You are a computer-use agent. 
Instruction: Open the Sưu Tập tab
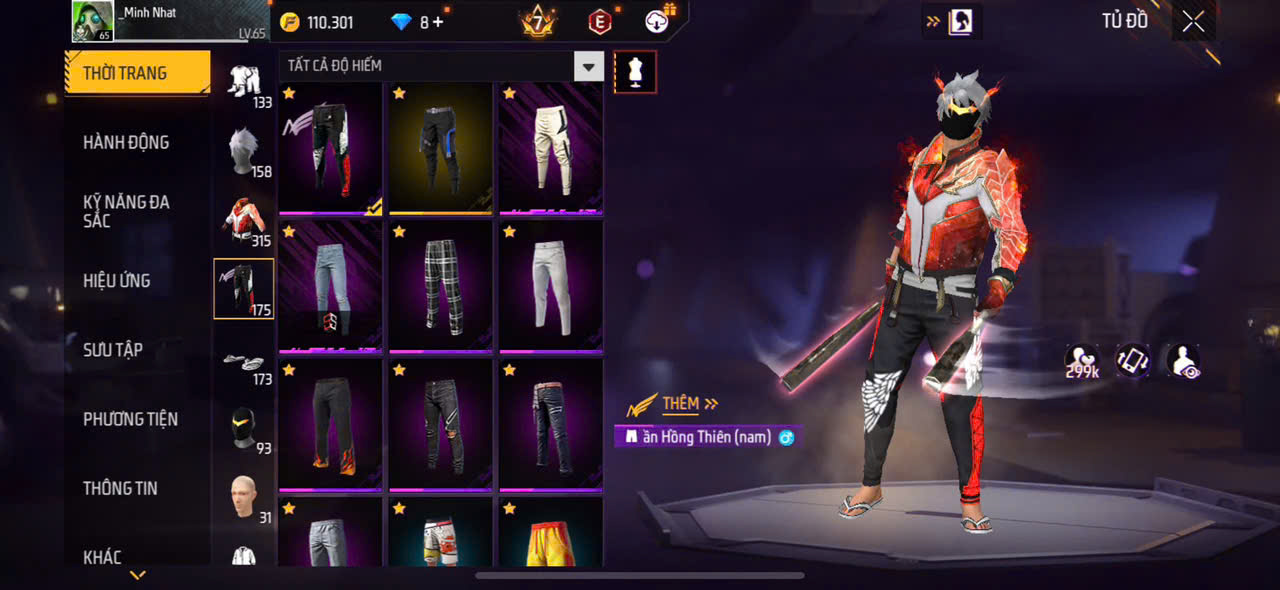pyautogui.click(x=113, y=350)
